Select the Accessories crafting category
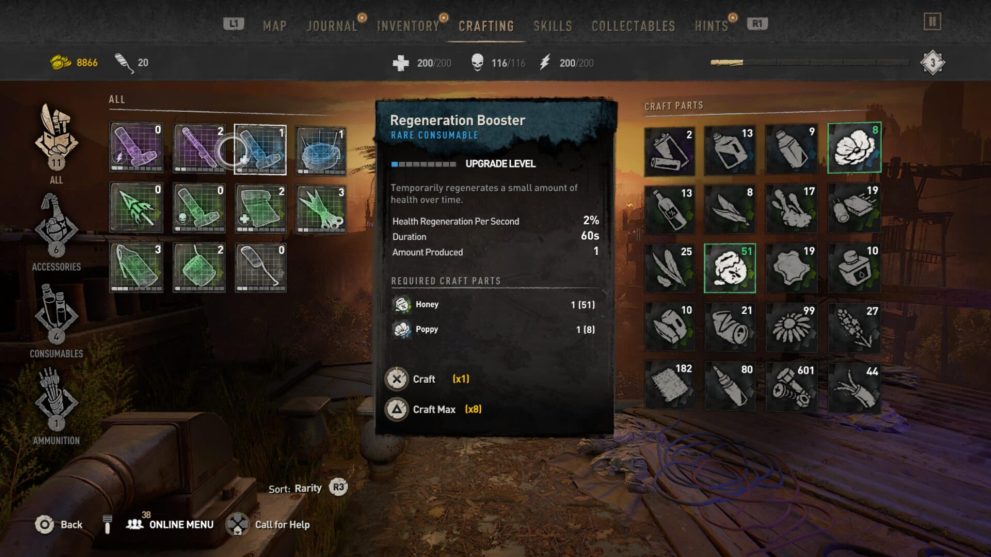This screenshot has height=557, width=991. pyautogui.click(x=56, y=231)
